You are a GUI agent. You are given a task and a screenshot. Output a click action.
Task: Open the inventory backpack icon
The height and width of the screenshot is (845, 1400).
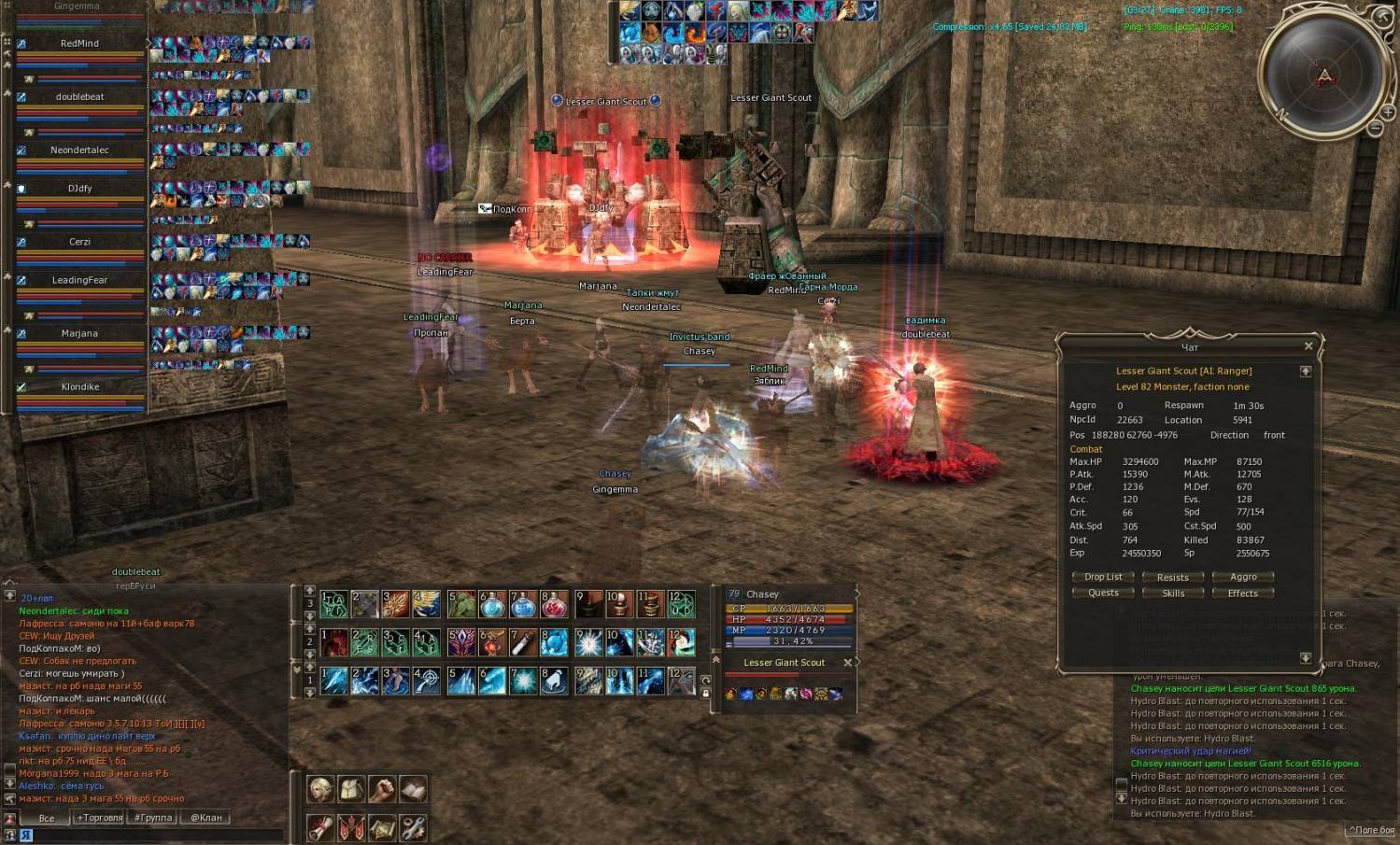click(x=351, y=790)
